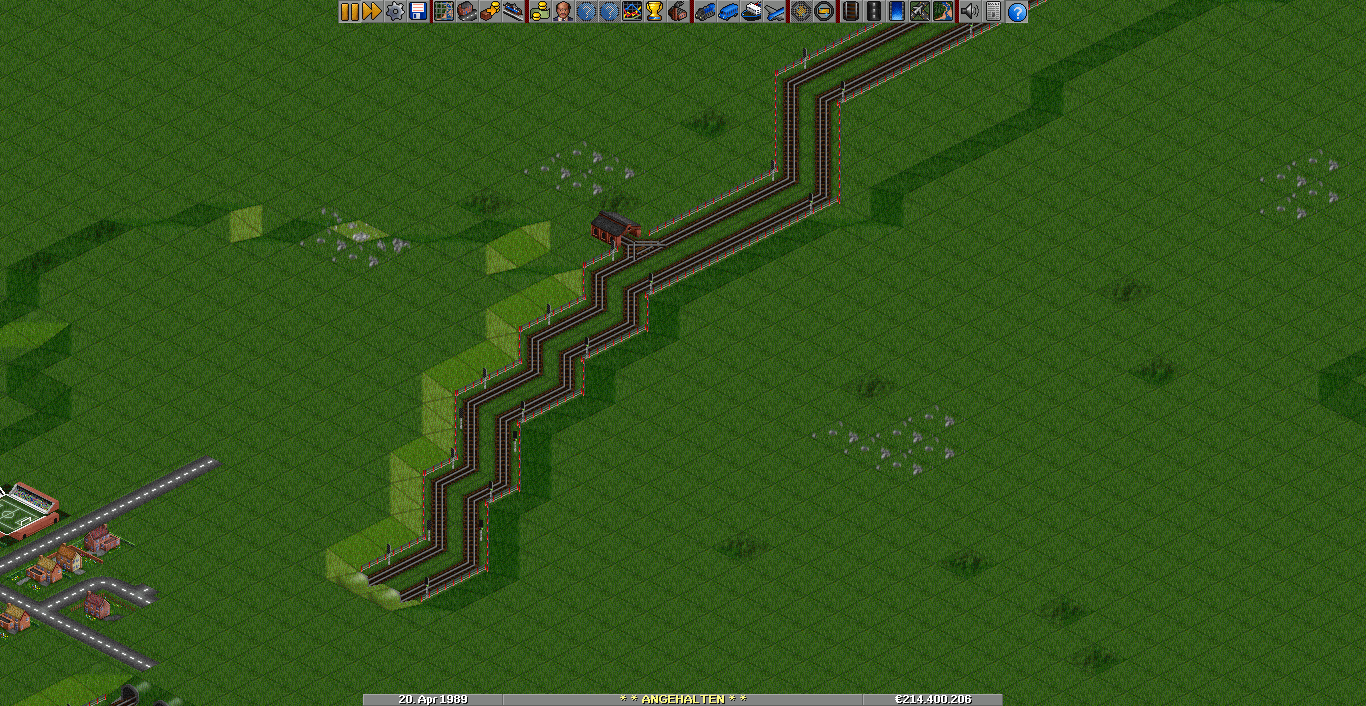Image resolution: width=1366 pixels, height=706 pixels.
Task: Show the world map menu
Action: [443, 11]
